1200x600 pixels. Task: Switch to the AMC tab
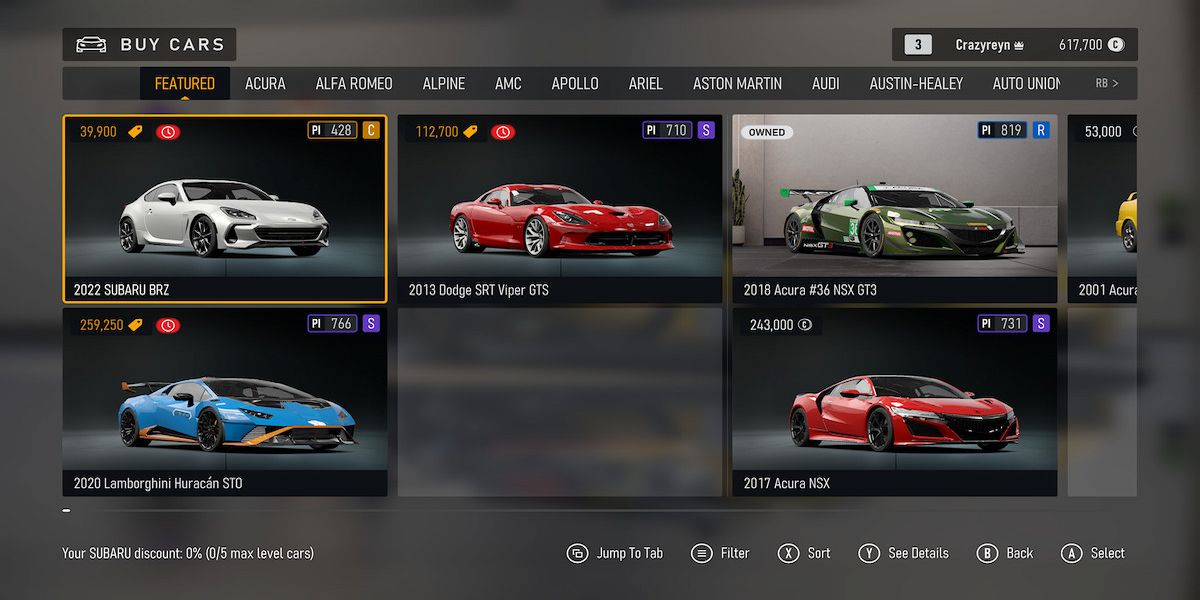(x=508, y=84)
